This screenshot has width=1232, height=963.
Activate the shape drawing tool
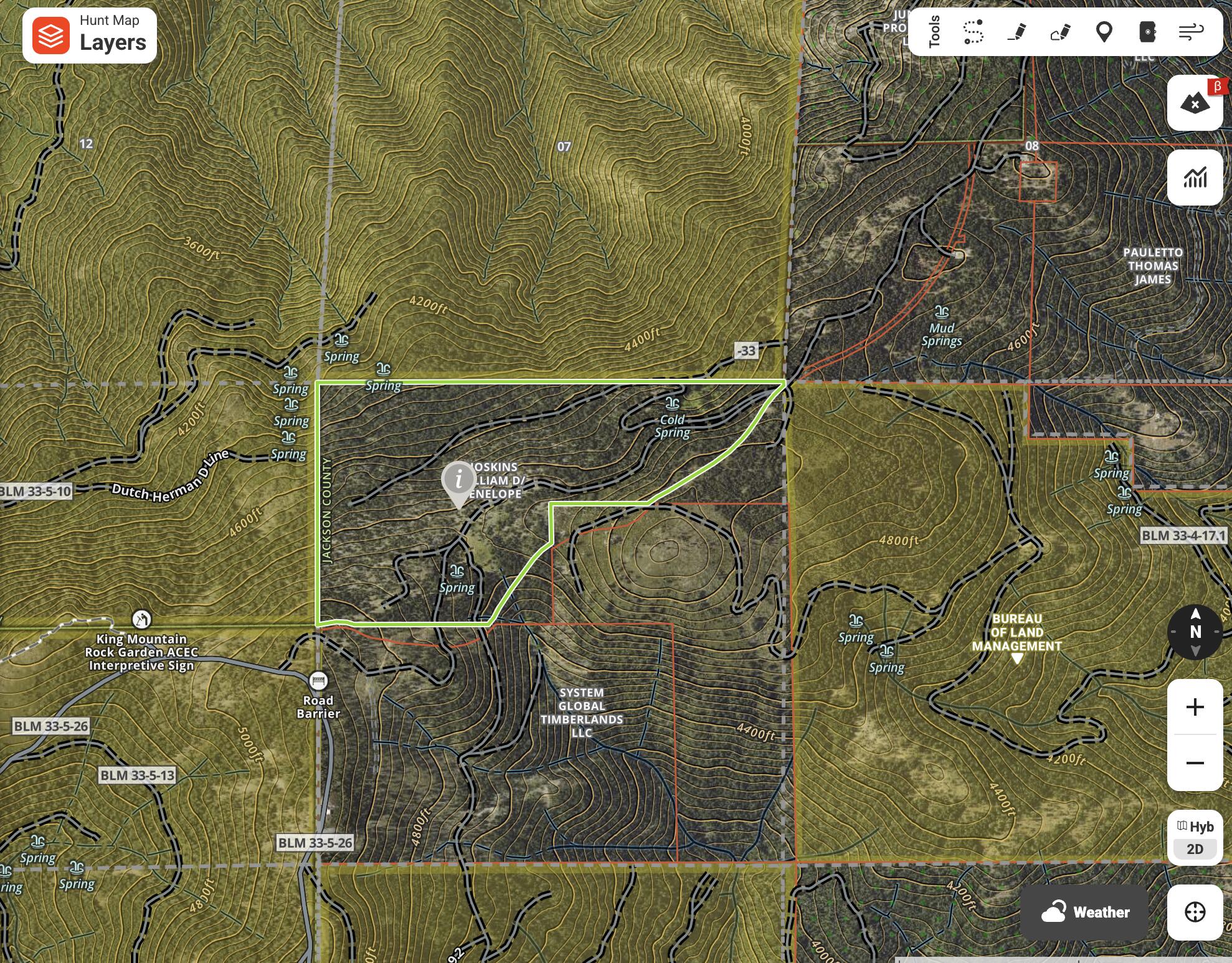[1060, 32]
